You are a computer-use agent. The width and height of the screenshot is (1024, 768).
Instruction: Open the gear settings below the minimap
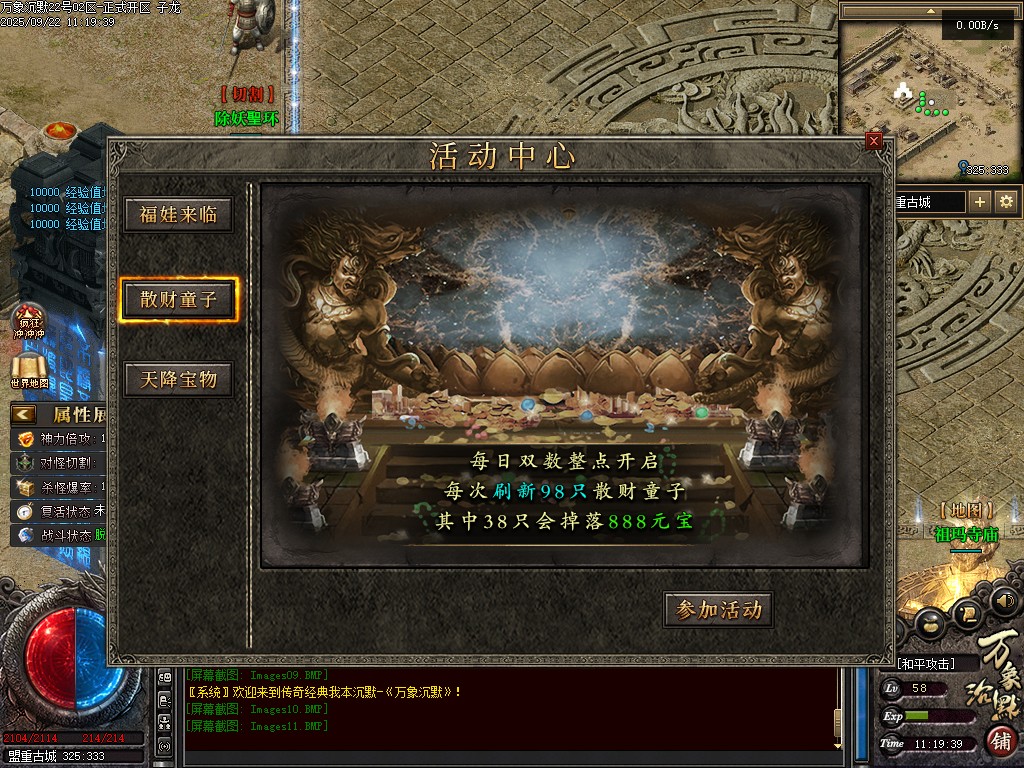point(1006,202)
